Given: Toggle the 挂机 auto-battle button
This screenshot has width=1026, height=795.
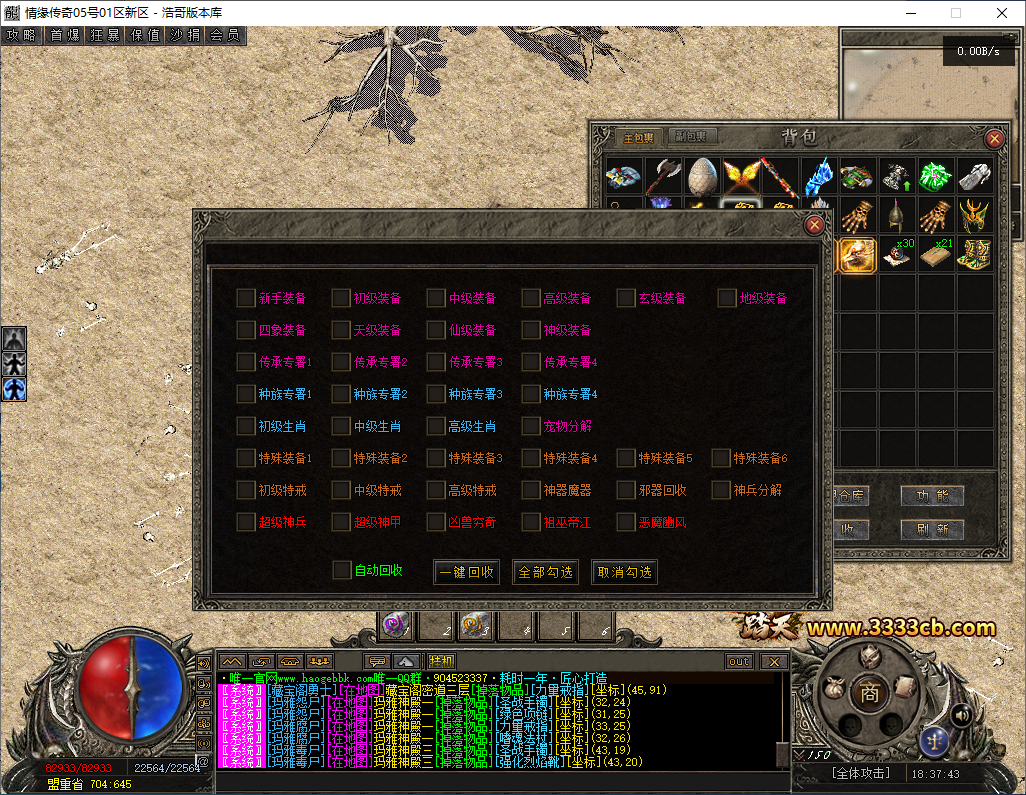Looking at the screenshot, I should tap(441, 661).
